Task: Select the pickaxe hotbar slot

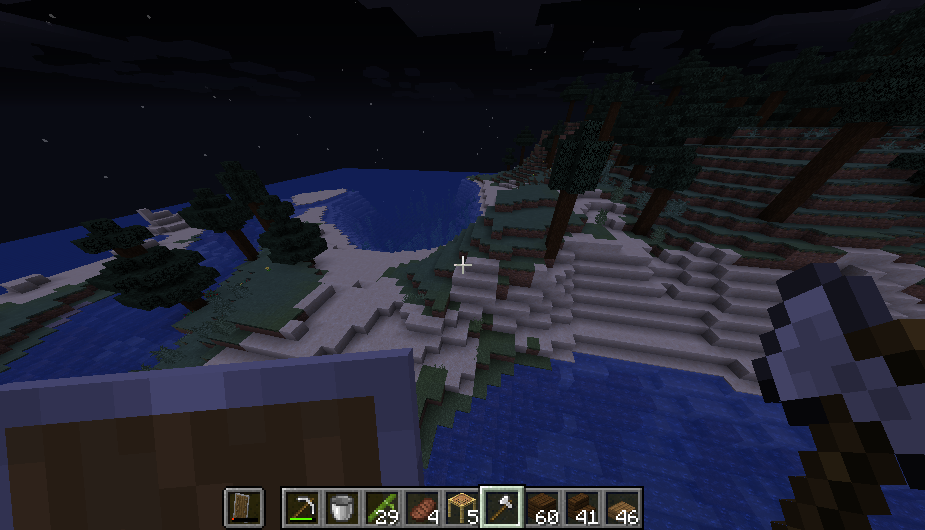Action: tap(300, 508)
